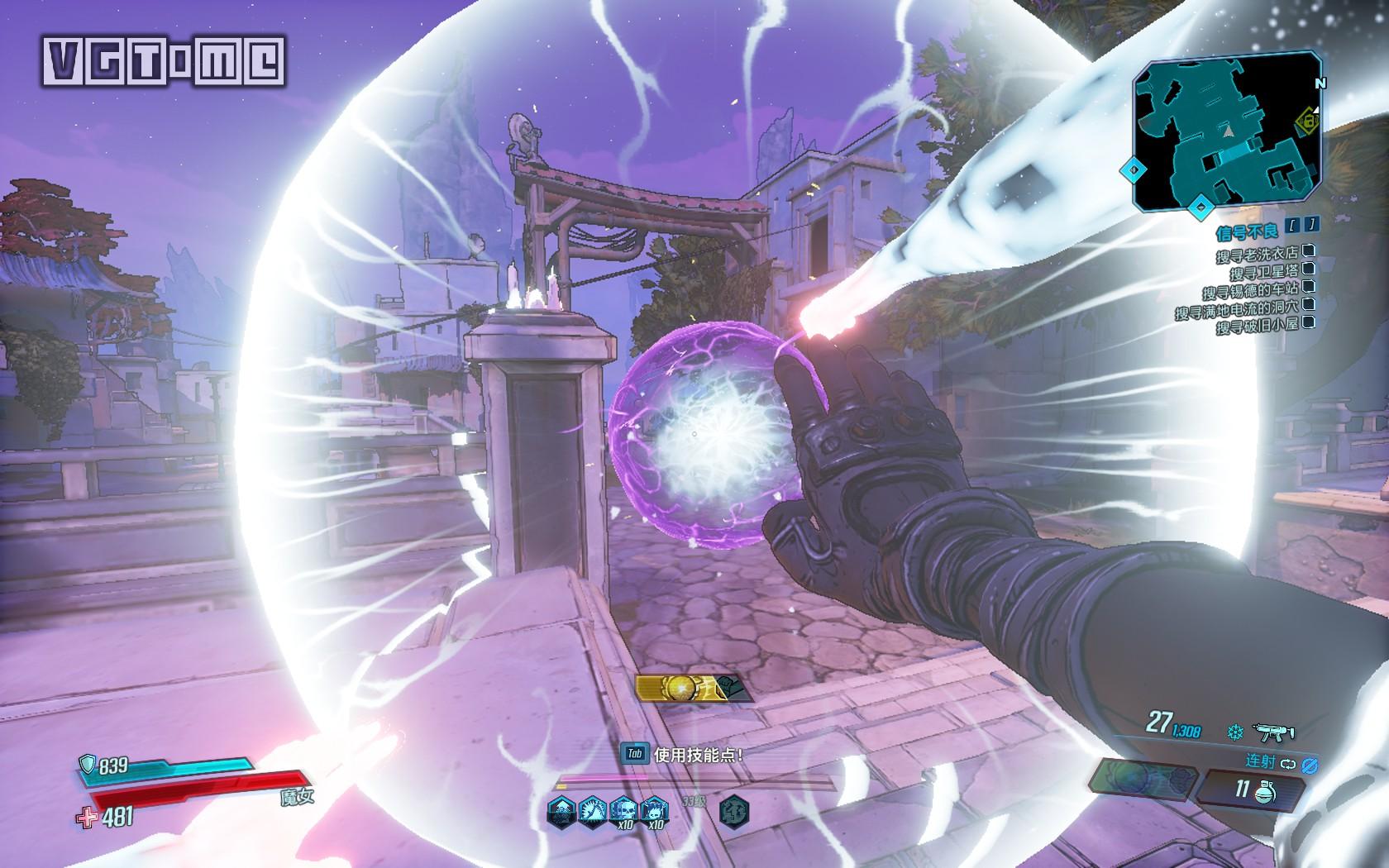Viewport: 1389px width, 868px height.
Task: Select the 搜寻锡德的车站 objective
Action: [x=1249, y=291]
